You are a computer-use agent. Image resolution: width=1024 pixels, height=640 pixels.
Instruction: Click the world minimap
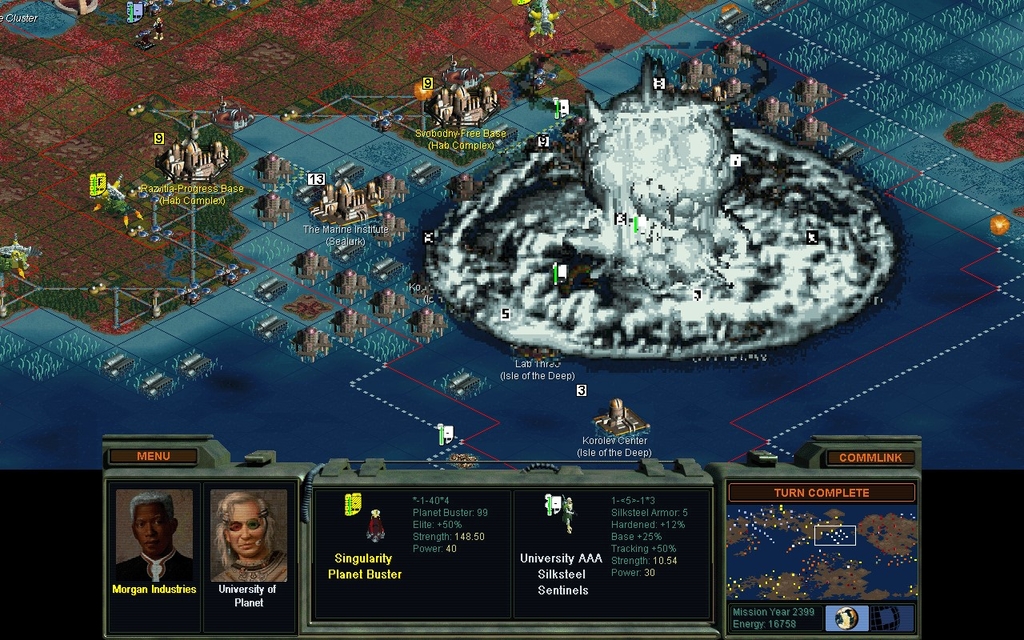coord(821,551)
